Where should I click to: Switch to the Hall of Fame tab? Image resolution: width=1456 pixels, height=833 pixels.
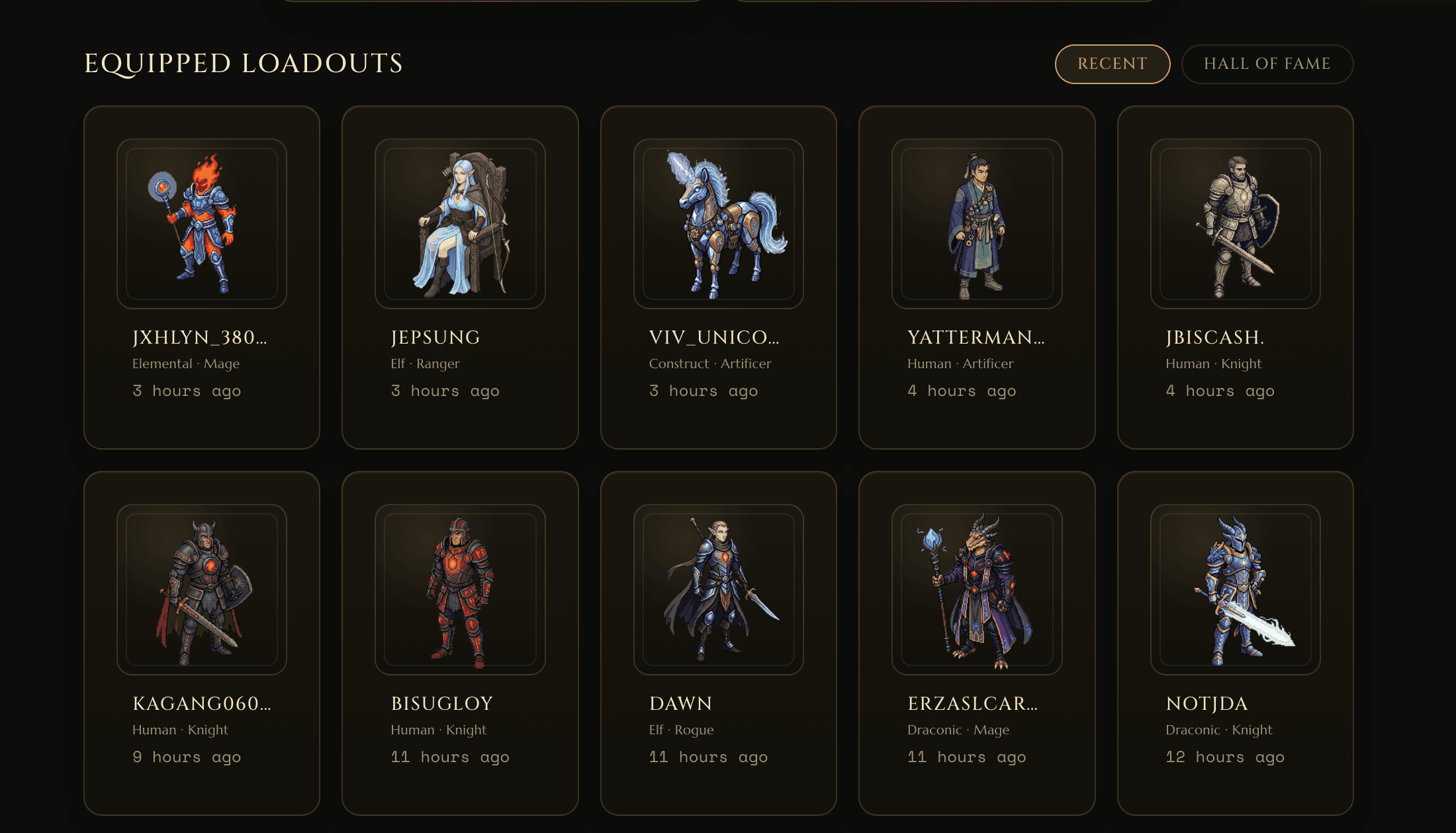(x=1267, y=64)
